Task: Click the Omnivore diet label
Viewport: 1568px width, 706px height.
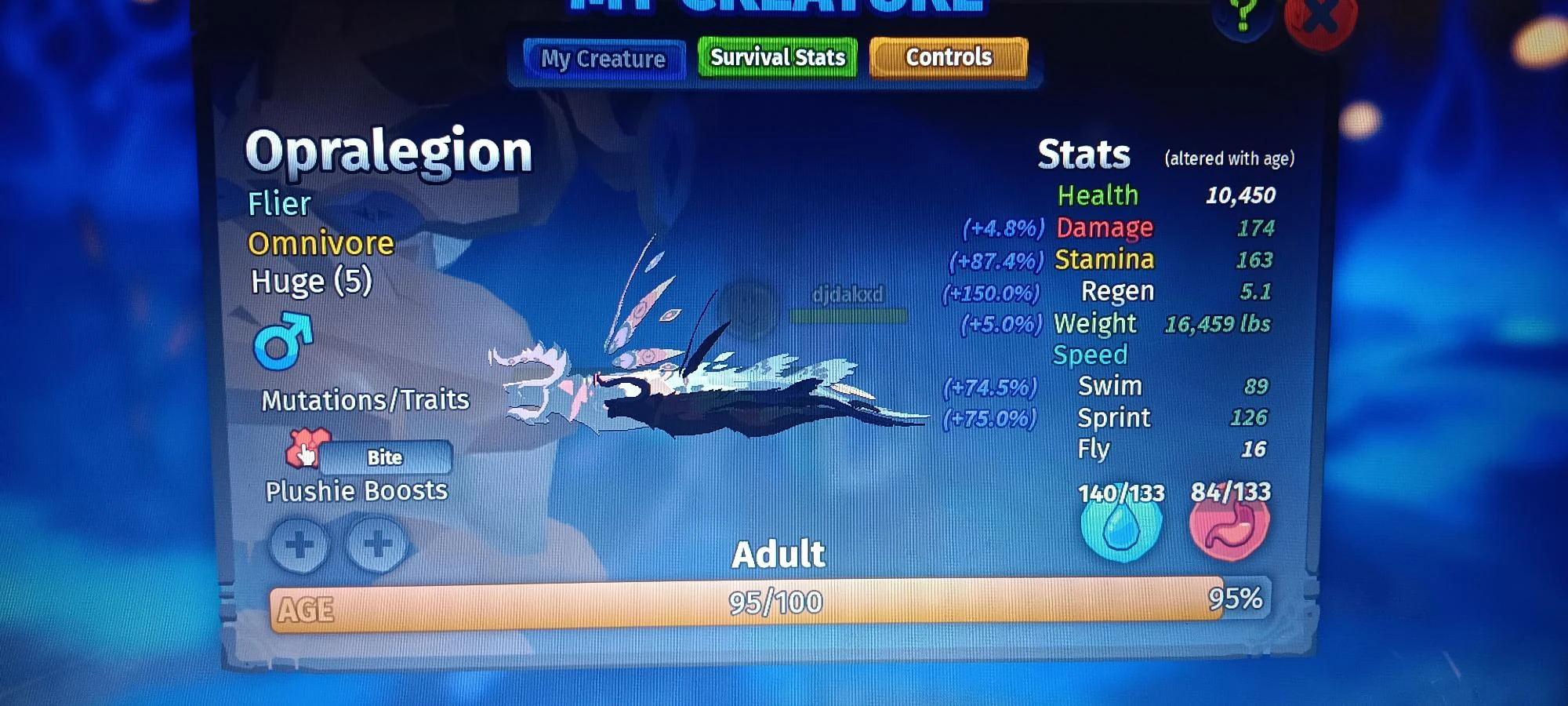Action: coord(320,243)
